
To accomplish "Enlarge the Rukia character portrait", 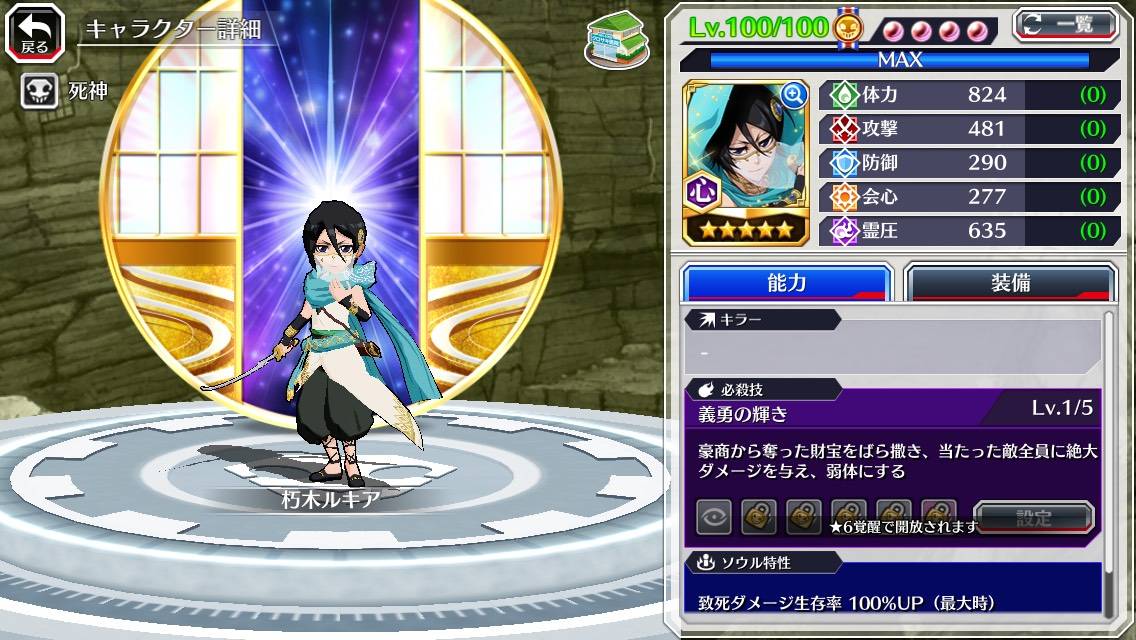I will pos(793,95).
